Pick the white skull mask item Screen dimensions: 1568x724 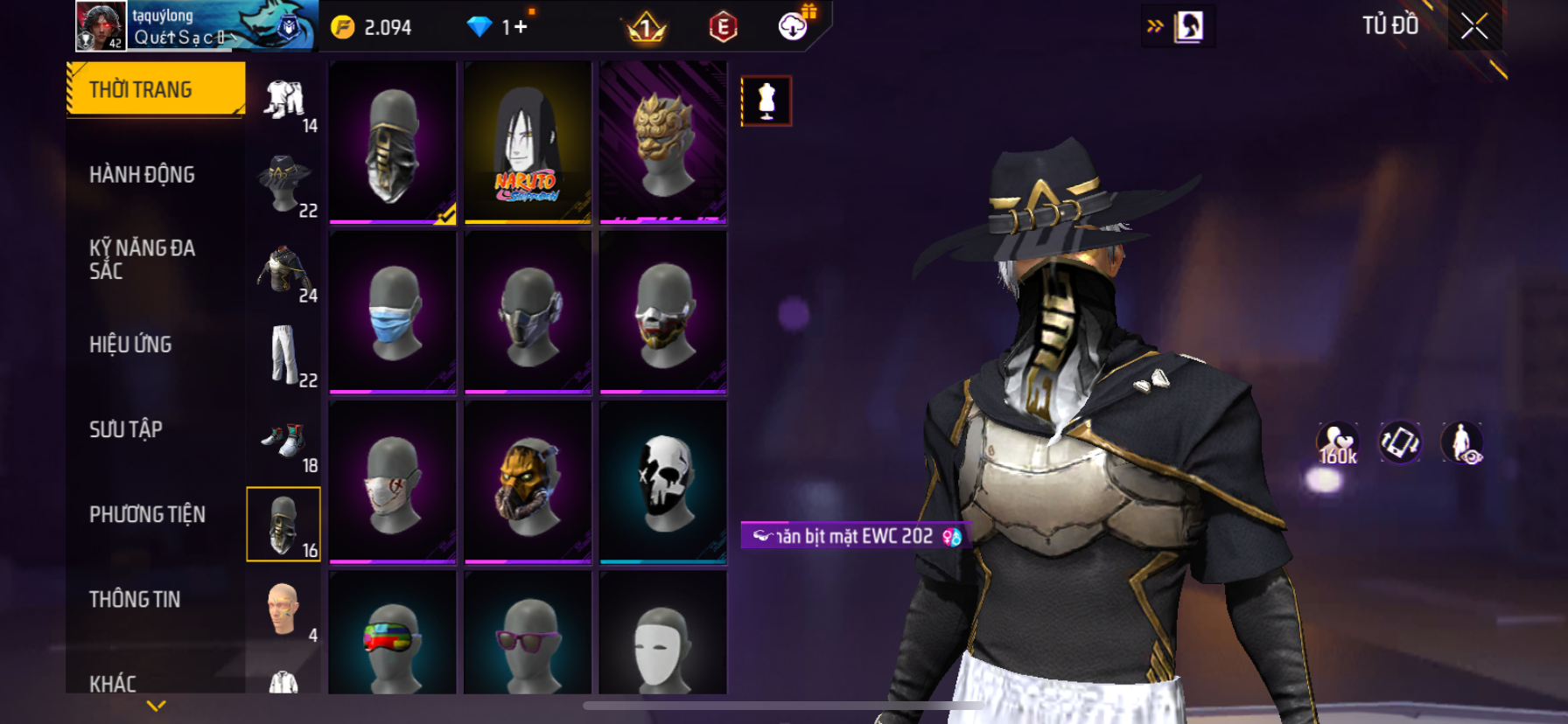tap(663, 482)
